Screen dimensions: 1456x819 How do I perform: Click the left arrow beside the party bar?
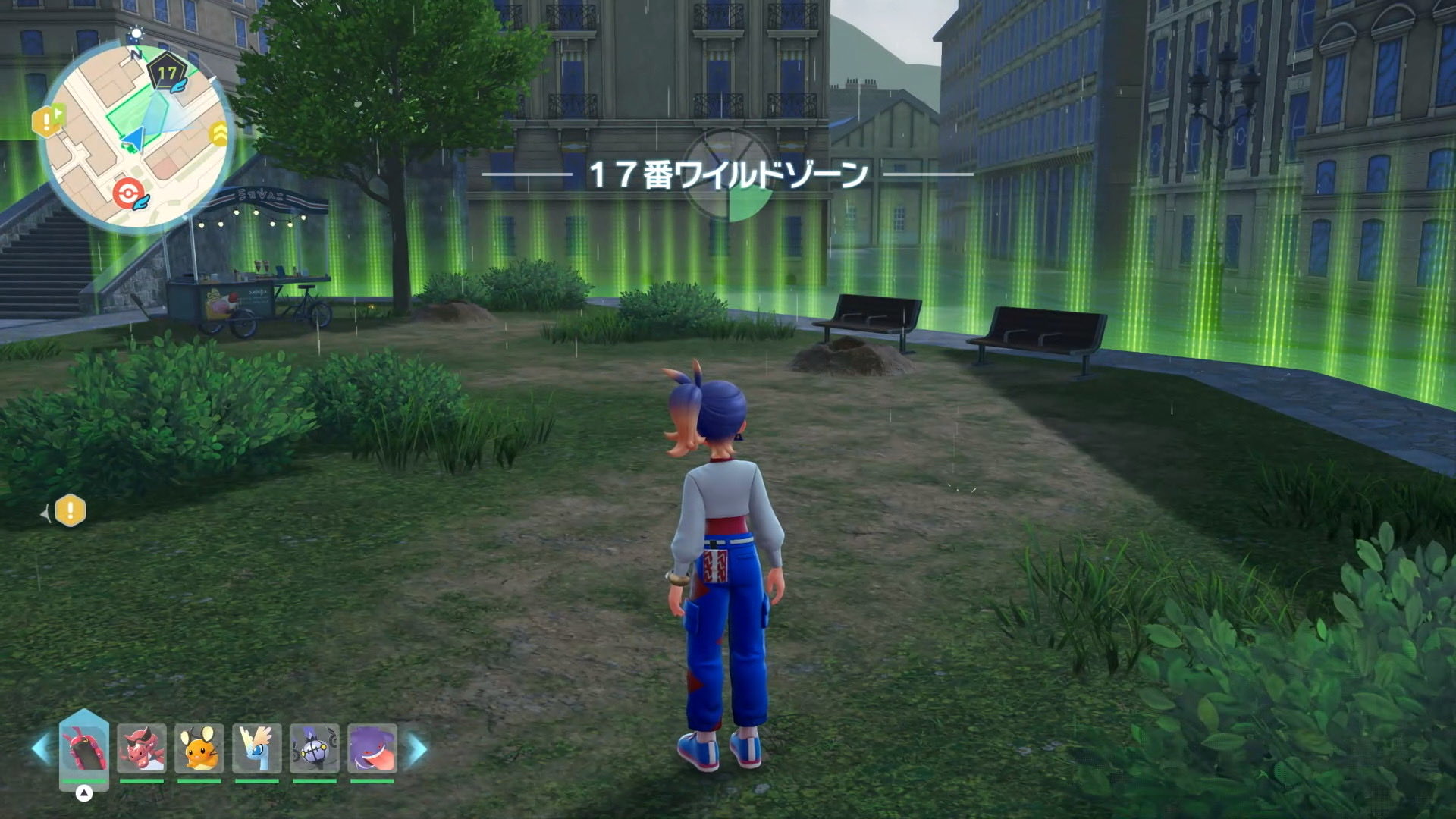pos(41,749)
